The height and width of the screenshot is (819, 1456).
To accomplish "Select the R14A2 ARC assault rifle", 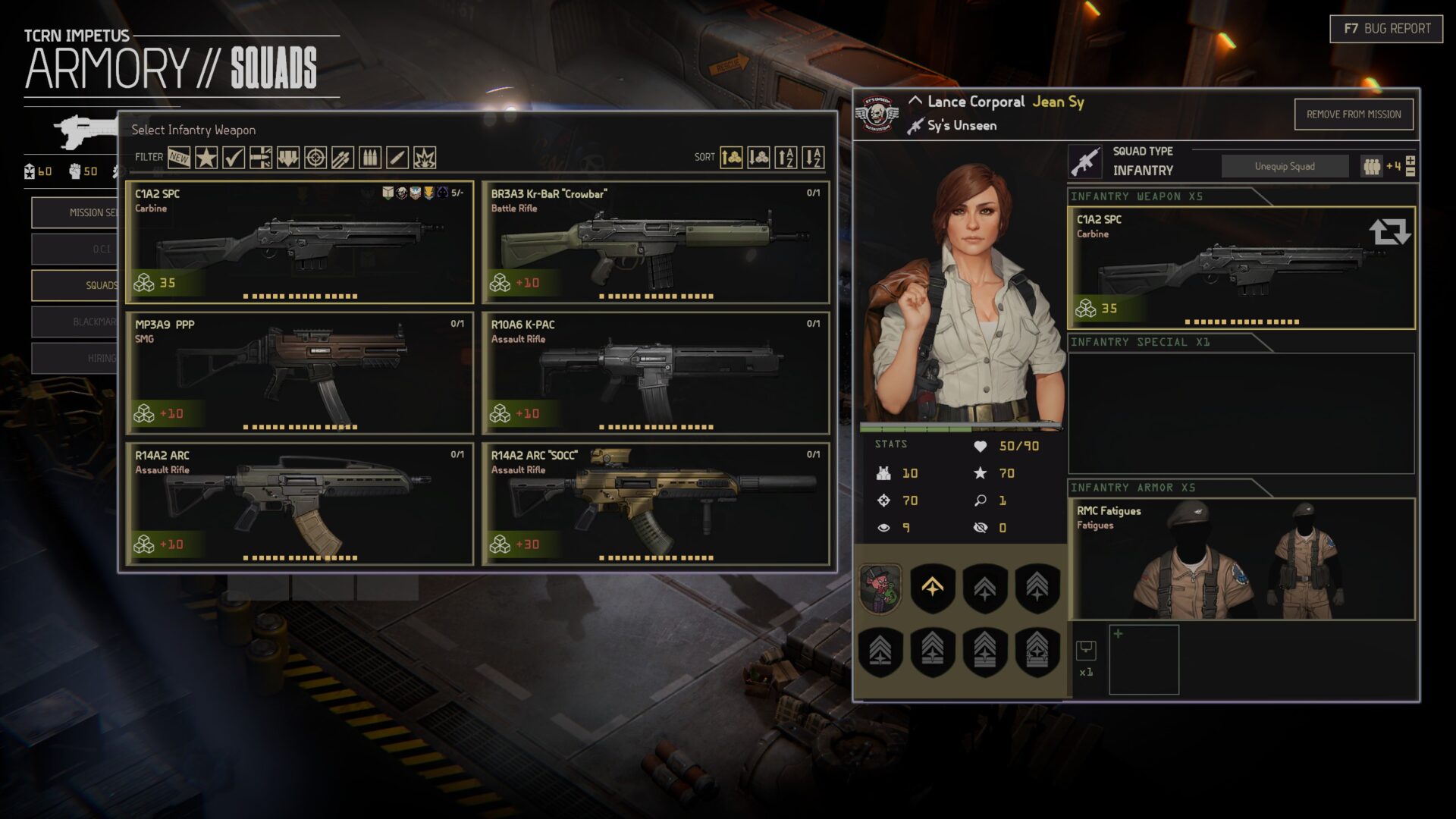I will (x=300, y=504).
